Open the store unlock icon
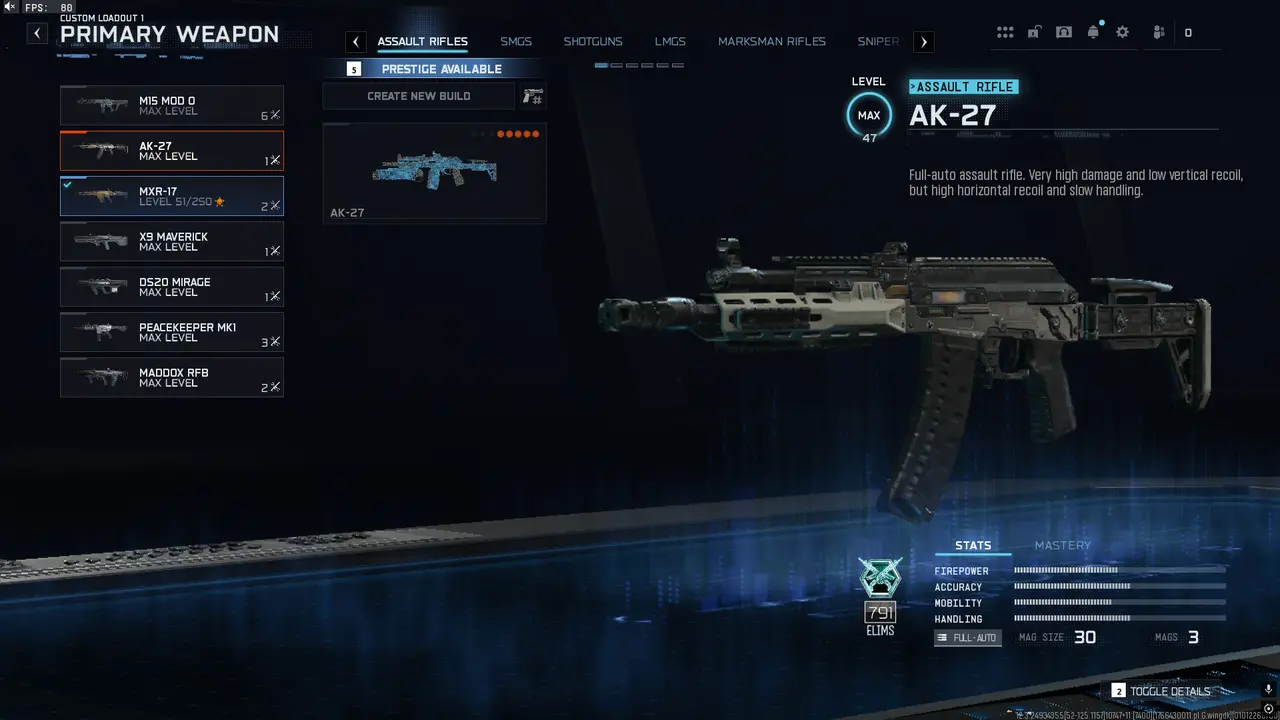1280x720 pixels. 1034,31
